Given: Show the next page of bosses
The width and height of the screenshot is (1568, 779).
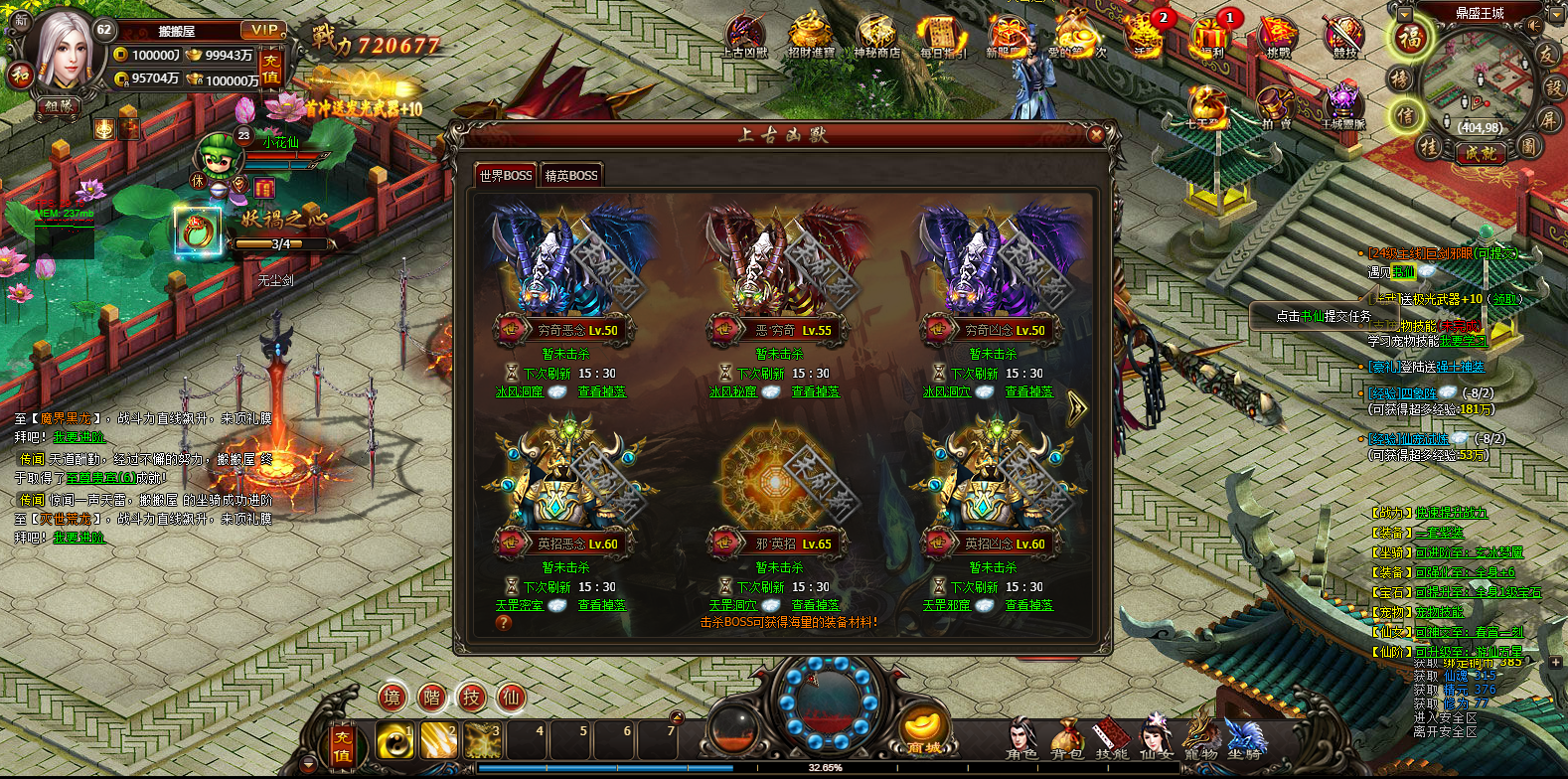Looking at the screenshot, I should (x=1076, y=408).
